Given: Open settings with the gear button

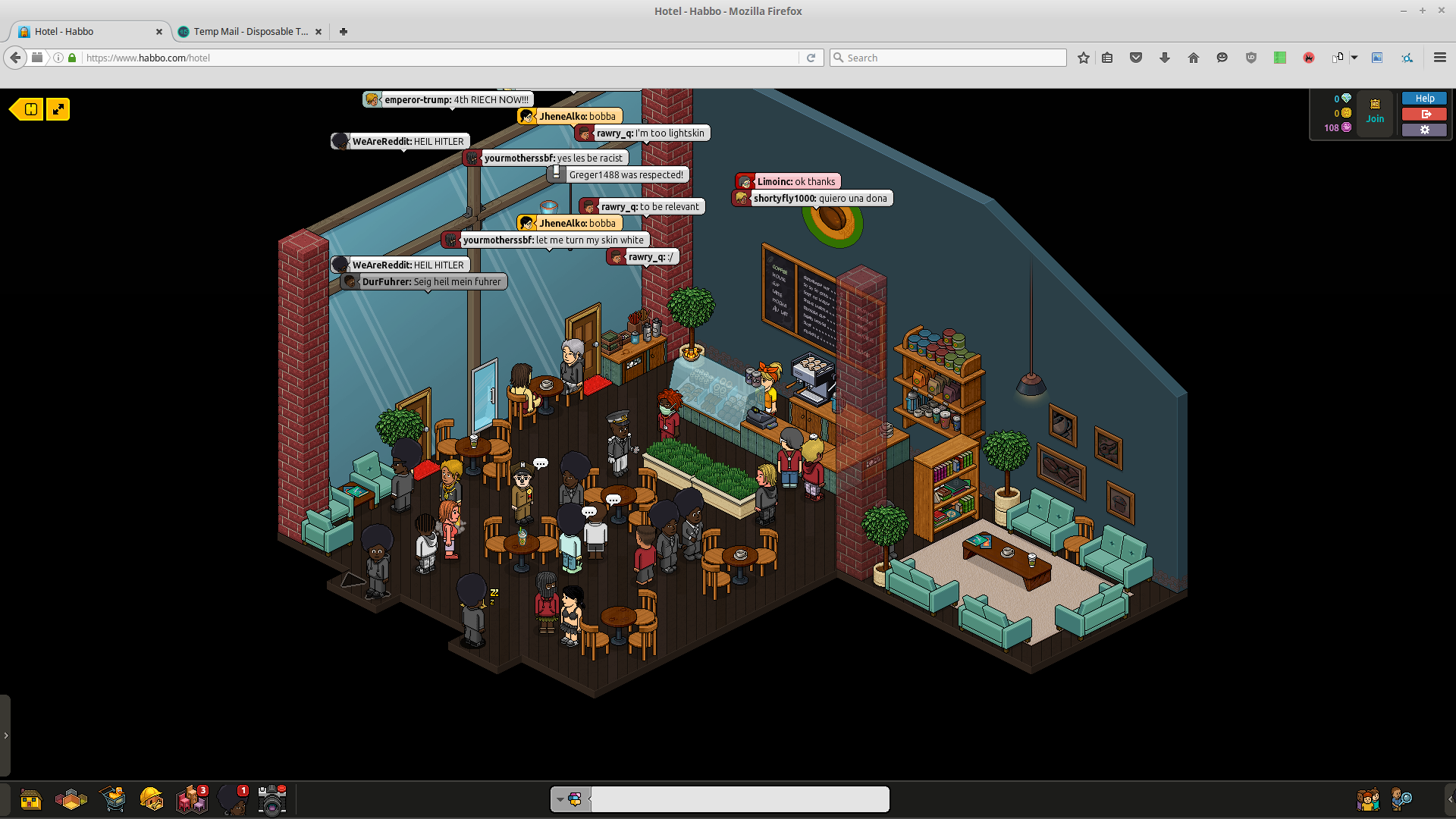Looking at the screenshot, I should click(x=1424, y=130).
